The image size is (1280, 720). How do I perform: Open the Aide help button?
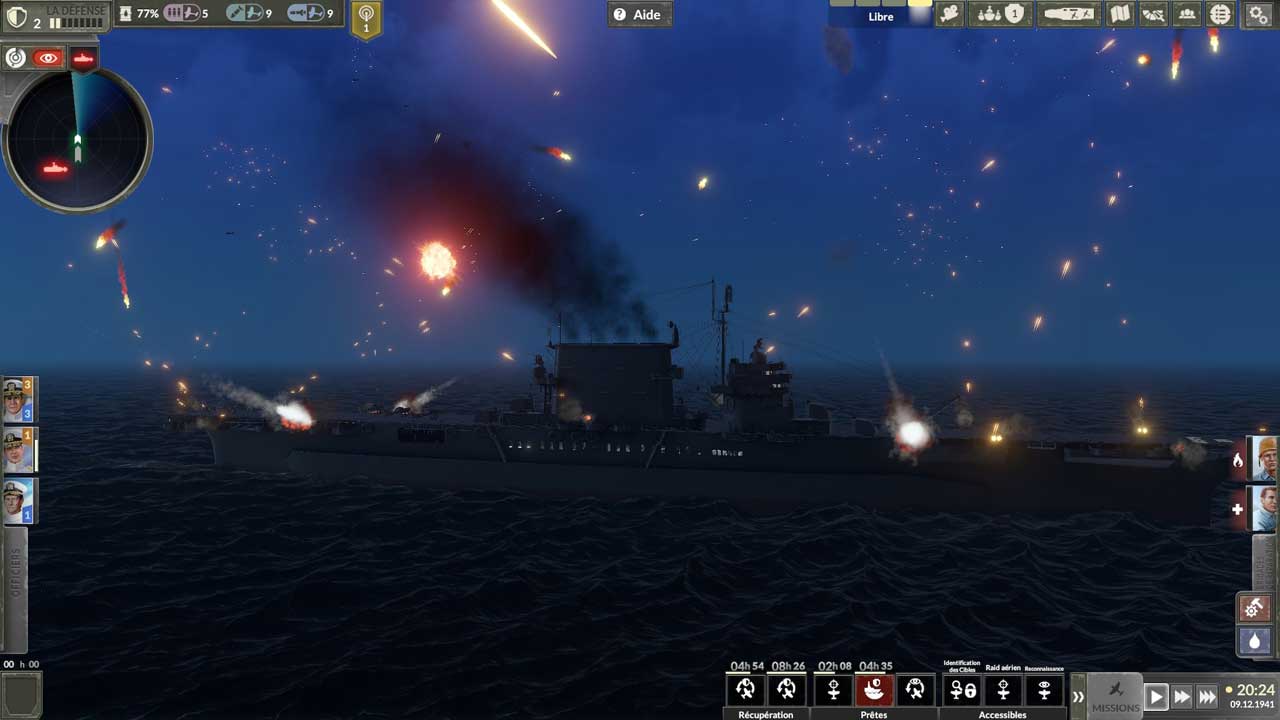click(640, 14)
